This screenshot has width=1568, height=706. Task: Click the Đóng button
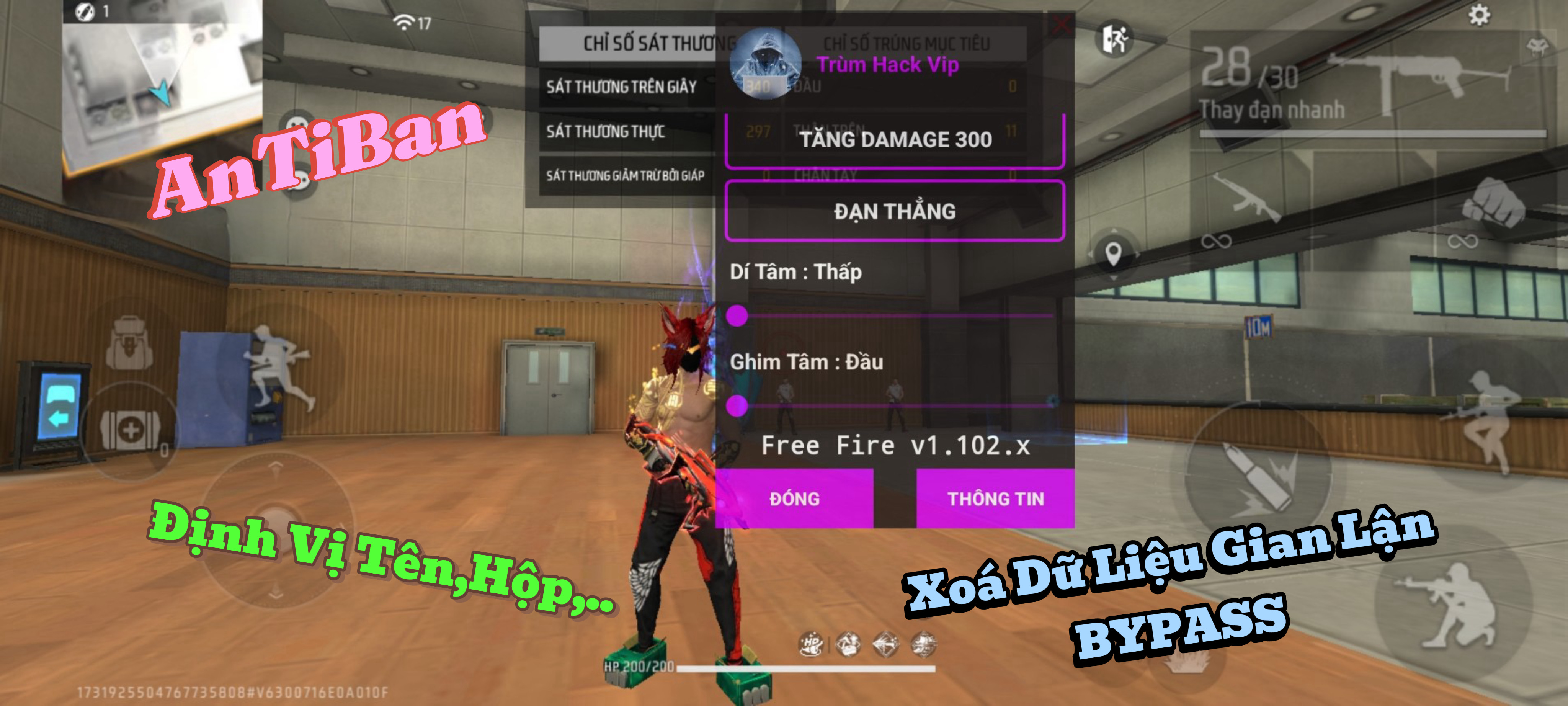[x=794, y=498]
